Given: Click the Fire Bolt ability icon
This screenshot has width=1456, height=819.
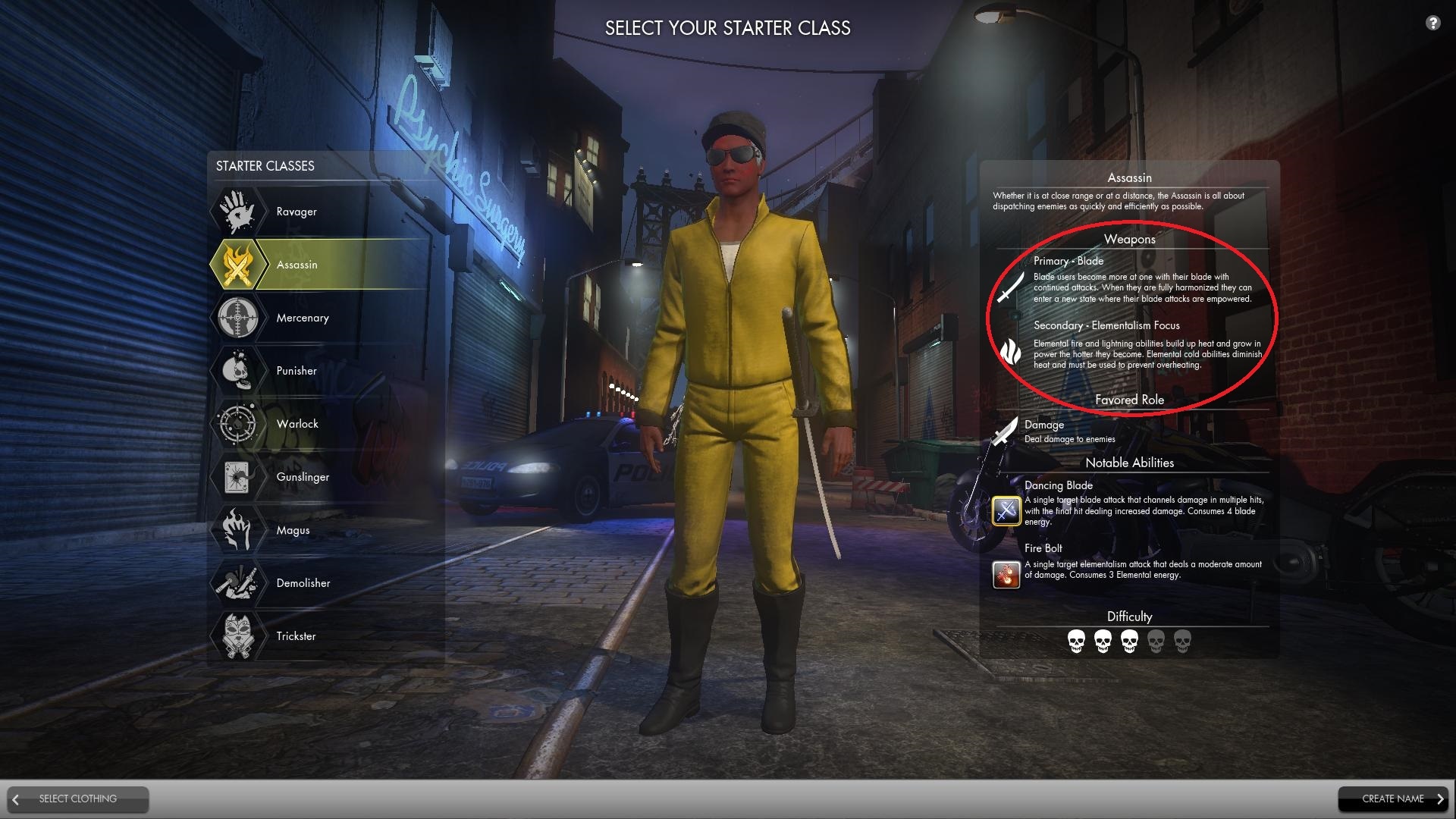Looking at the screenshot, I should (x=1006, y=574).
